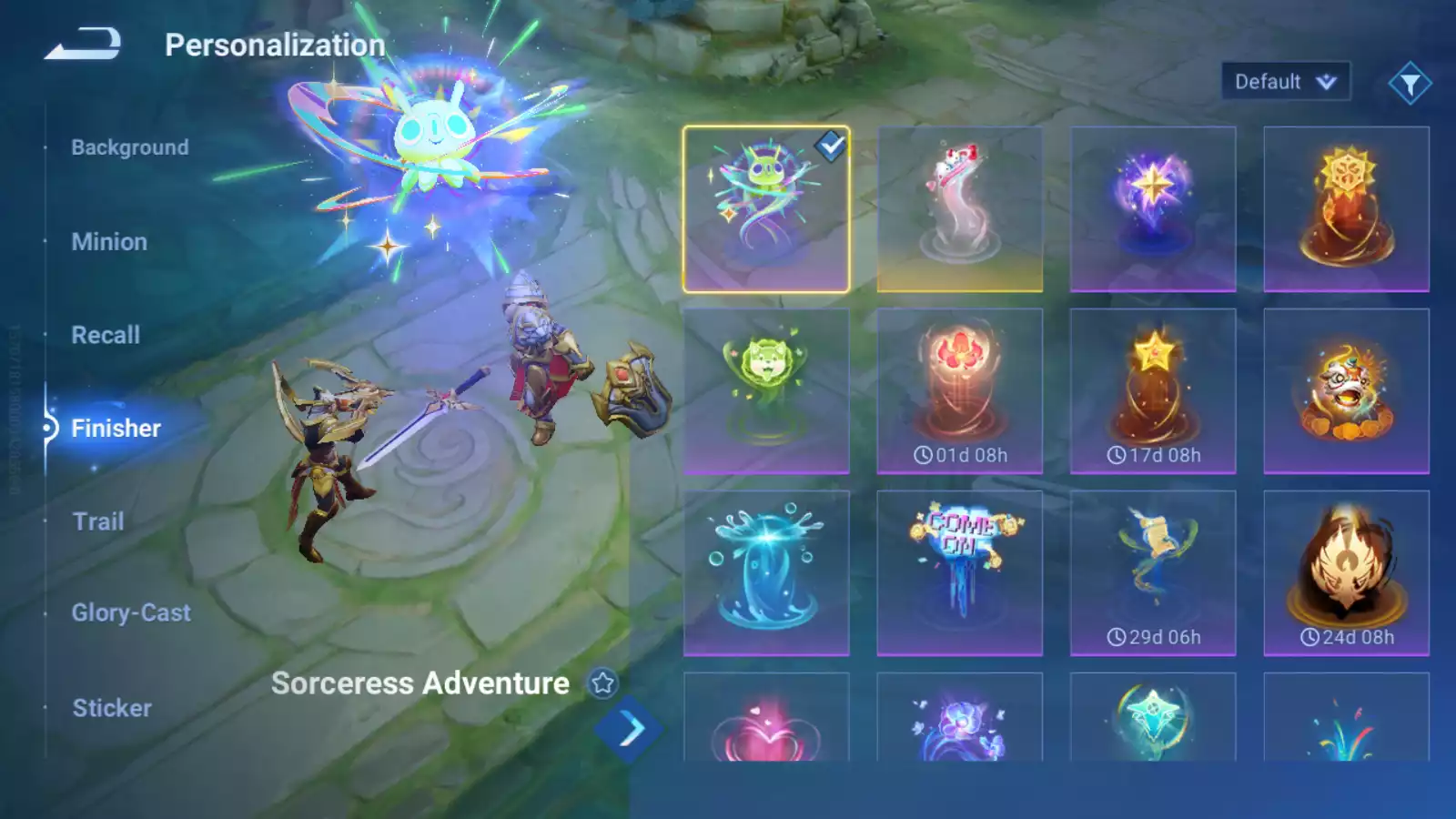1456x819 pixels.
Task: Open the filter funnel button
Action: click(1410, 84)
